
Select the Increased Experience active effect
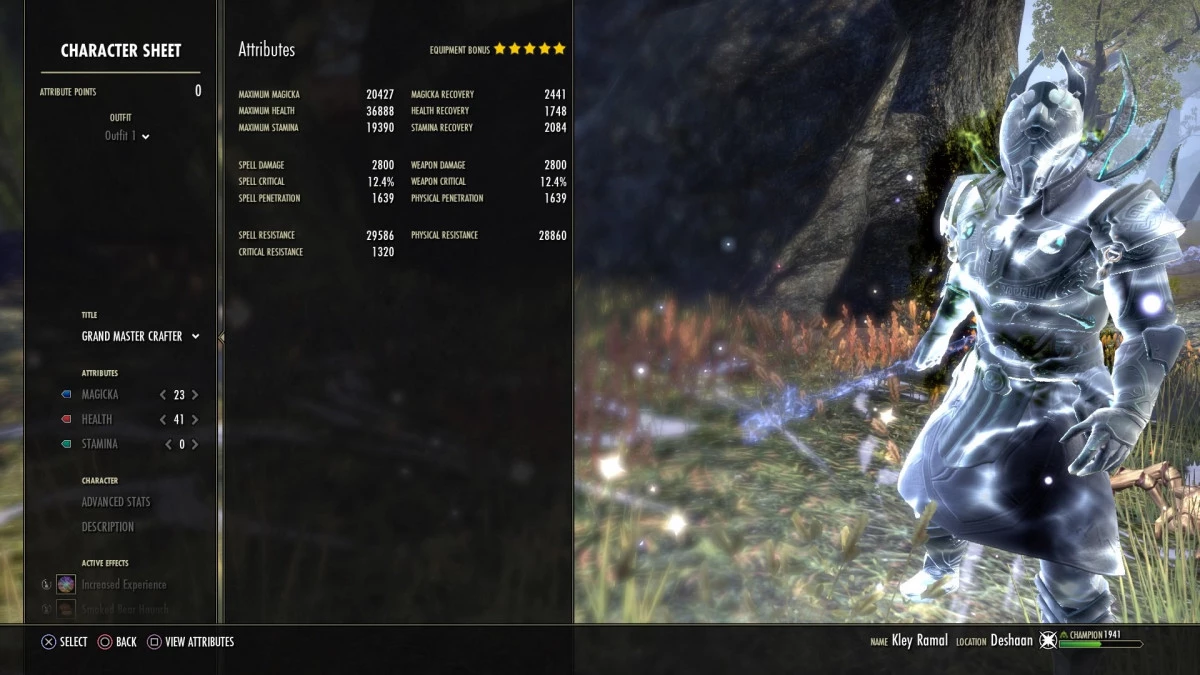(x=123, y=584)
